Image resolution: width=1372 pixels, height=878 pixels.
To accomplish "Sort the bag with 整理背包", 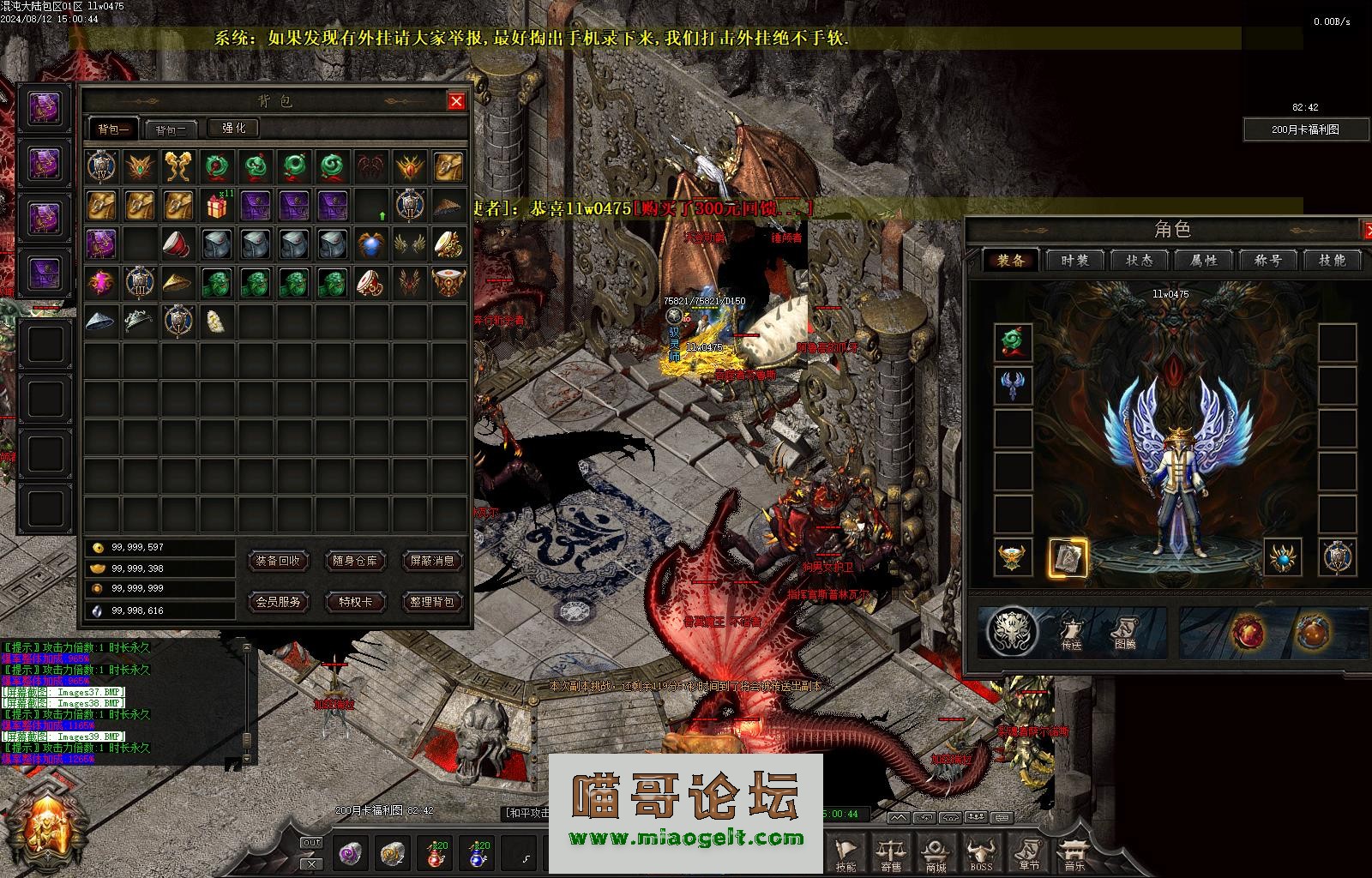I will pos(432,602).
